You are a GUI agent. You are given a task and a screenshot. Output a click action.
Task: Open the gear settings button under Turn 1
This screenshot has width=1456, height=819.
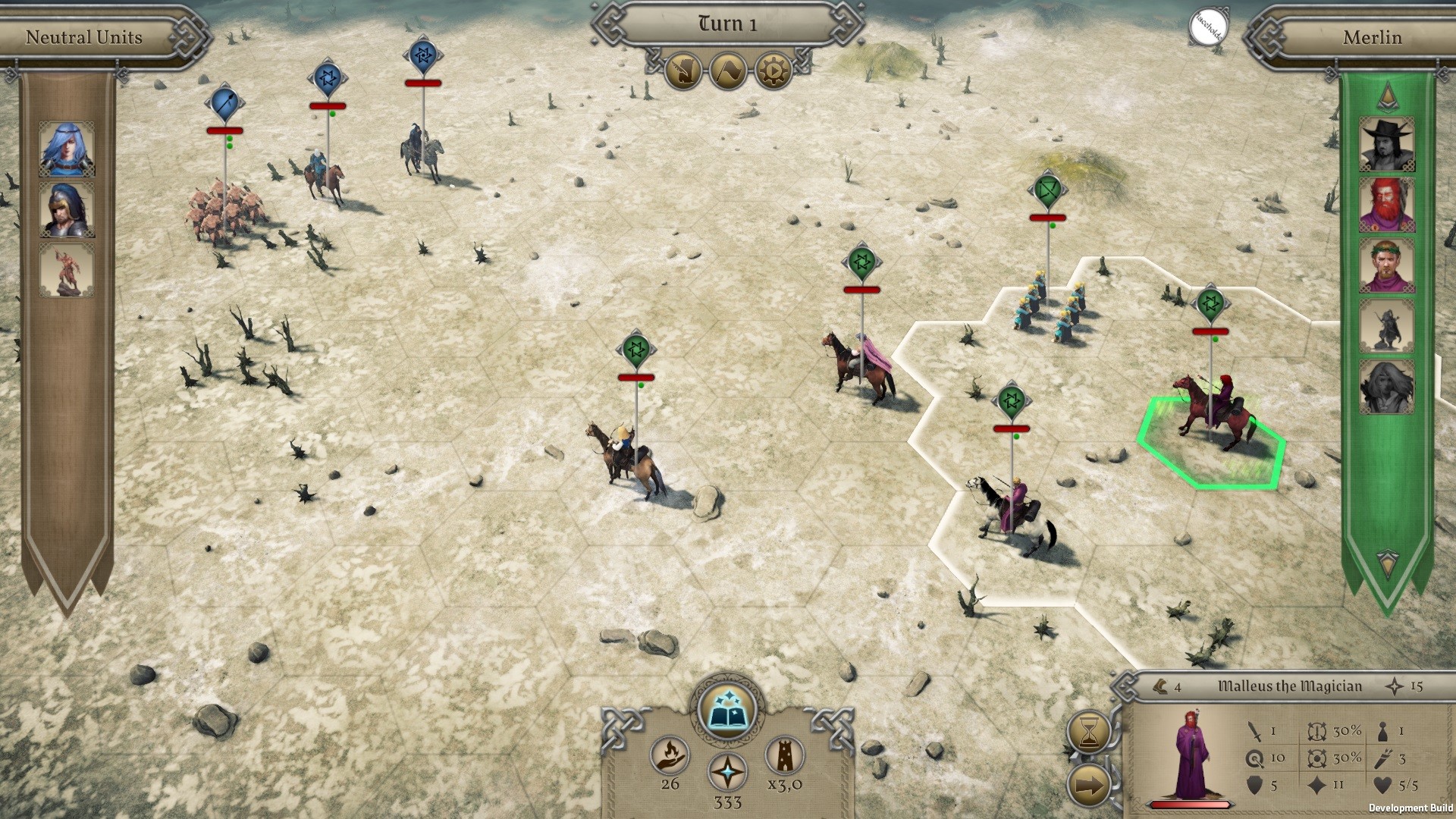click(x=772, y=71)
